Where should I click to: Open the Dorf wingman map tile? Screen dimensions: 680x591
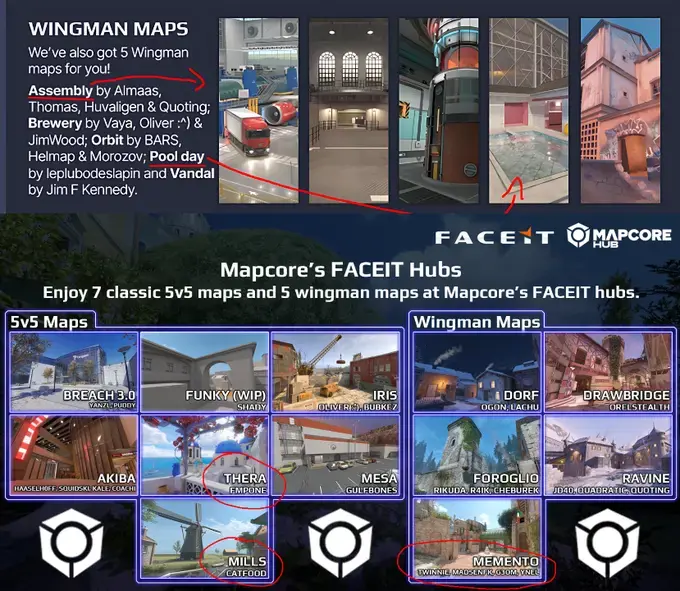pos(477,372)
